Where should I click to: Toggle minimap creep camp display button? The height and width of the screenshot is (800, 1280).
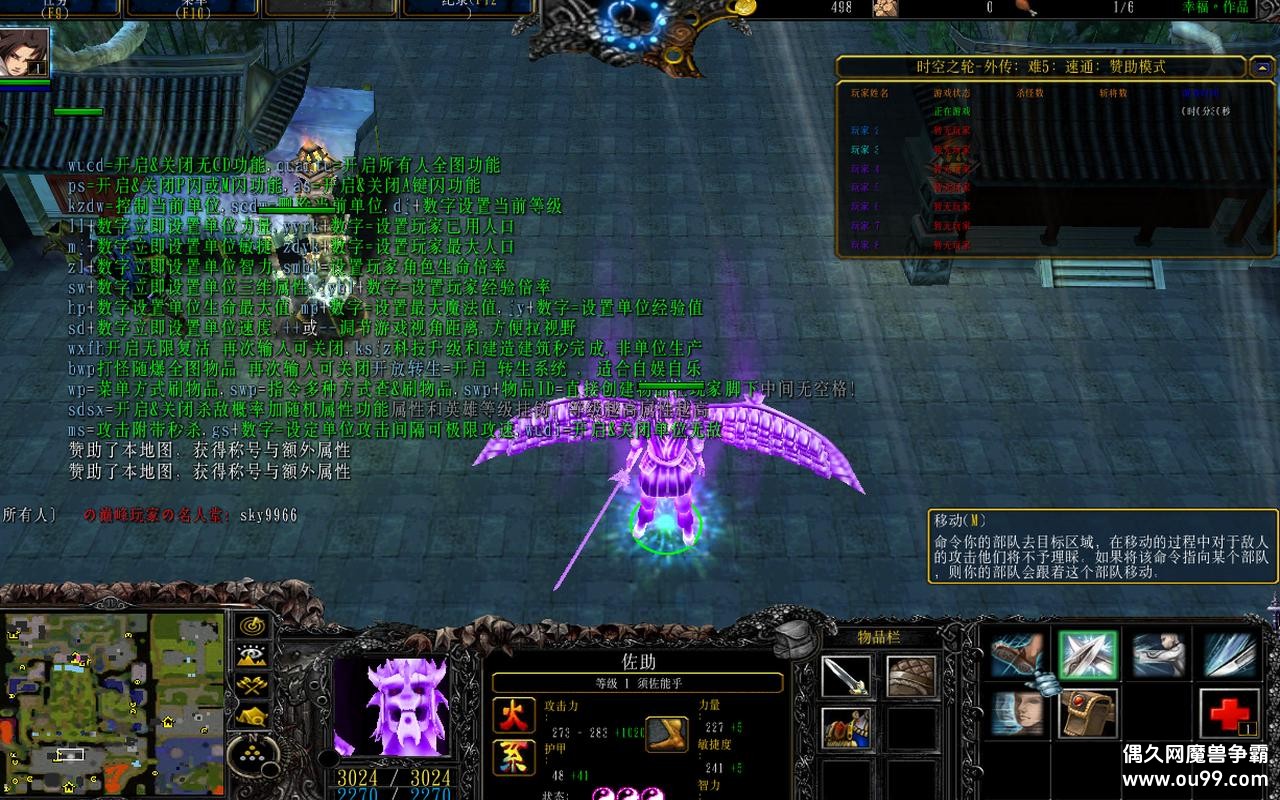250,716
